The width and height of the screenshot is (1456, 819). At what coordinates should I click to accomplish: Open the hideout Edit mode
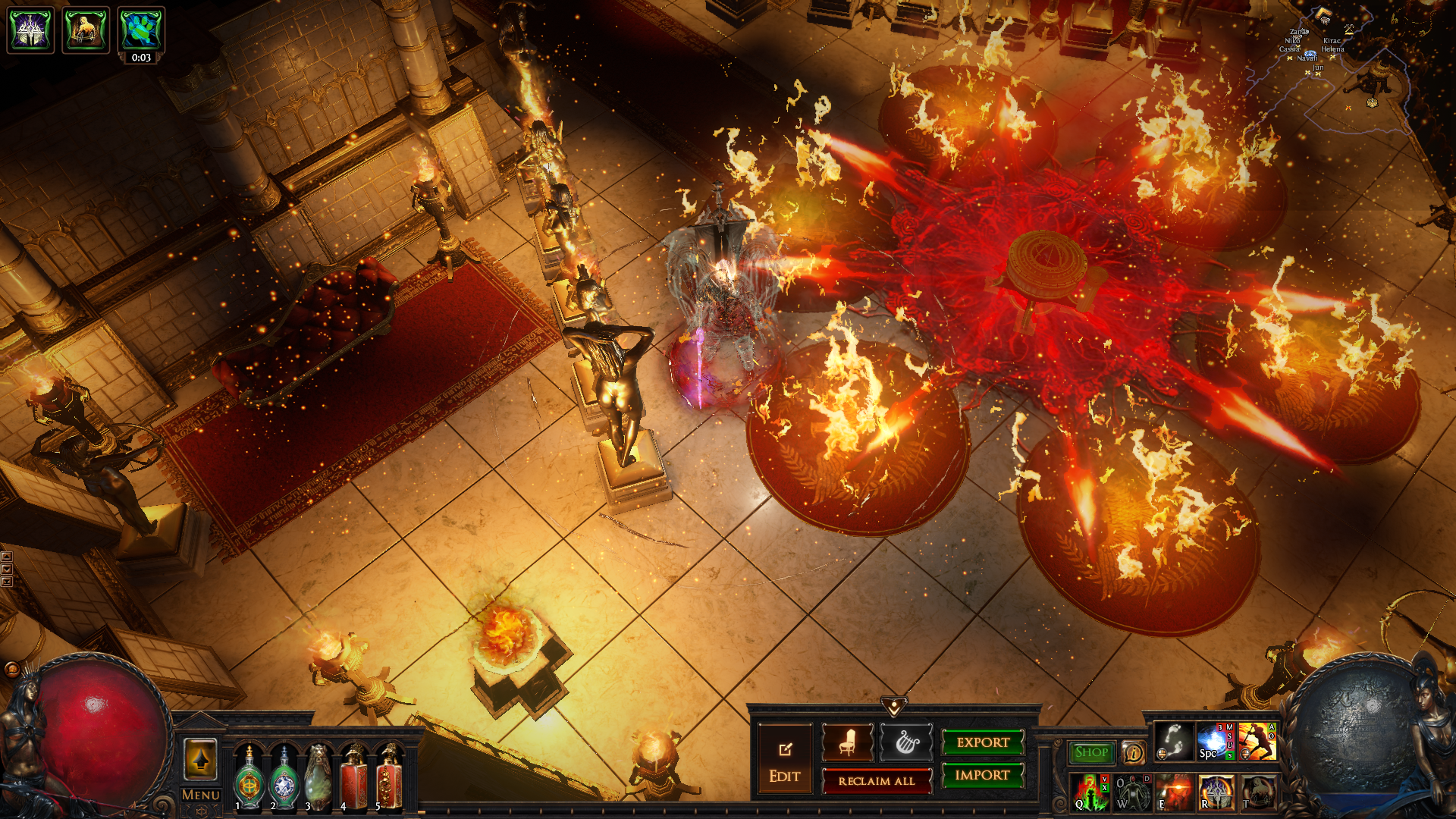pyautogui.click(x=784, y=759)
